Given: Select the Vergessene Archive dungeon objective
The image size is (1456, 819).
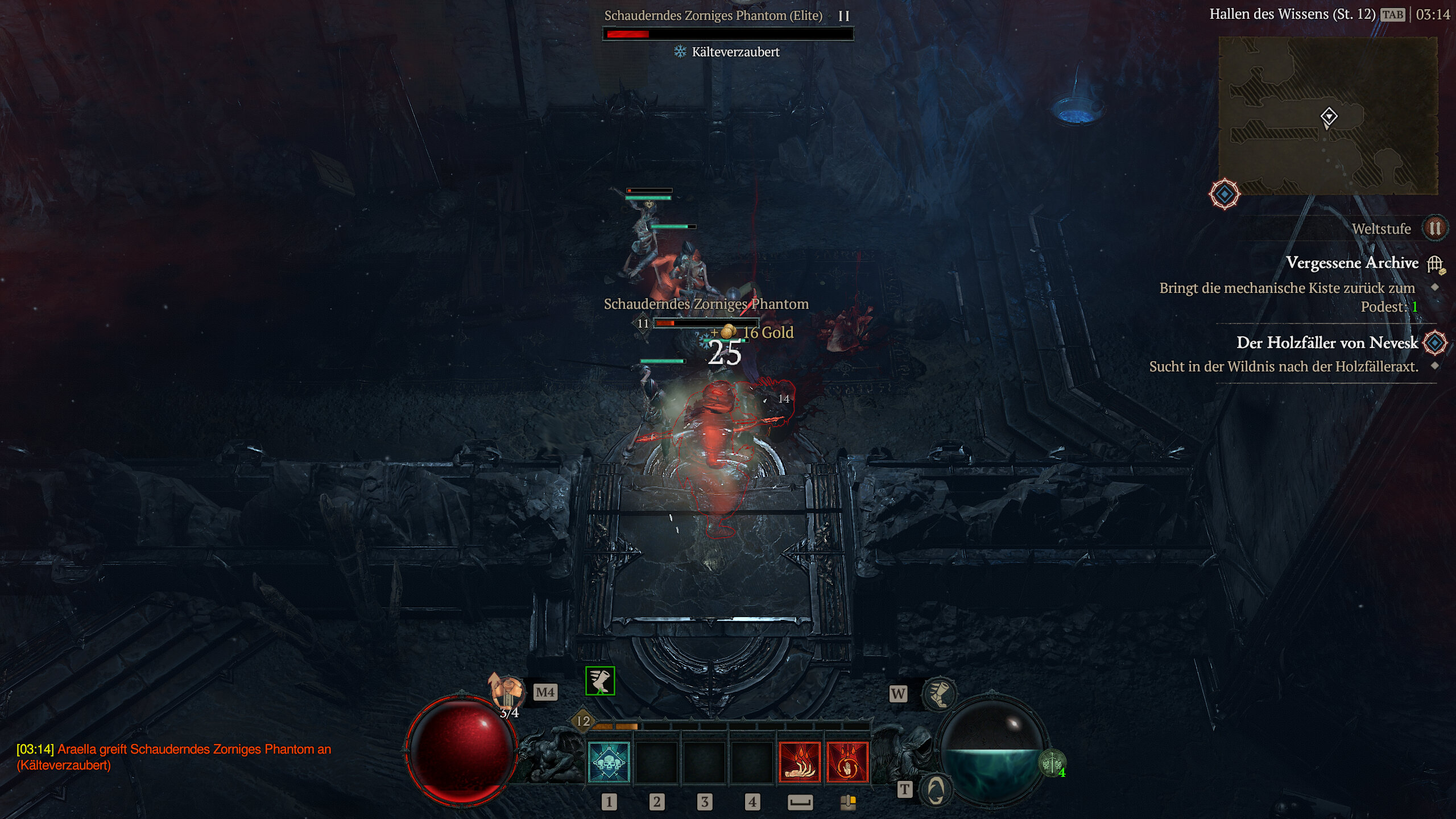Looking at the screenshot, I should 1352,263.
